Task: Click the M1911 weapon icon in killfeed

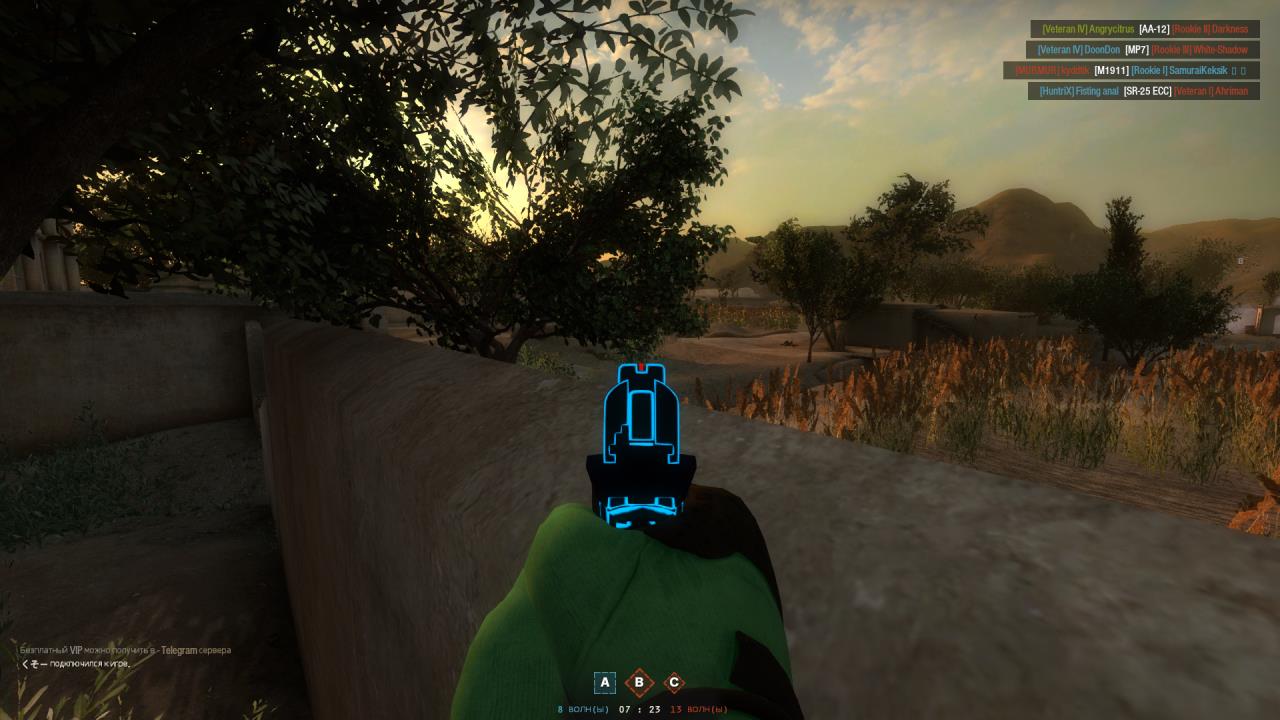Action: [x=1111, y=71]
